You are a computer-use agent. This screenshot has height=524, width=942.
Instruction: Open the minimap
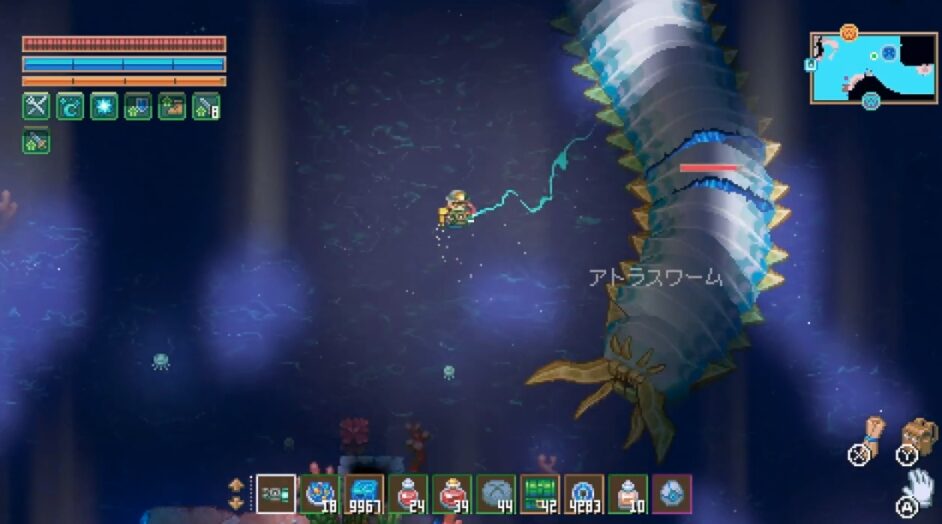(873, 67)
